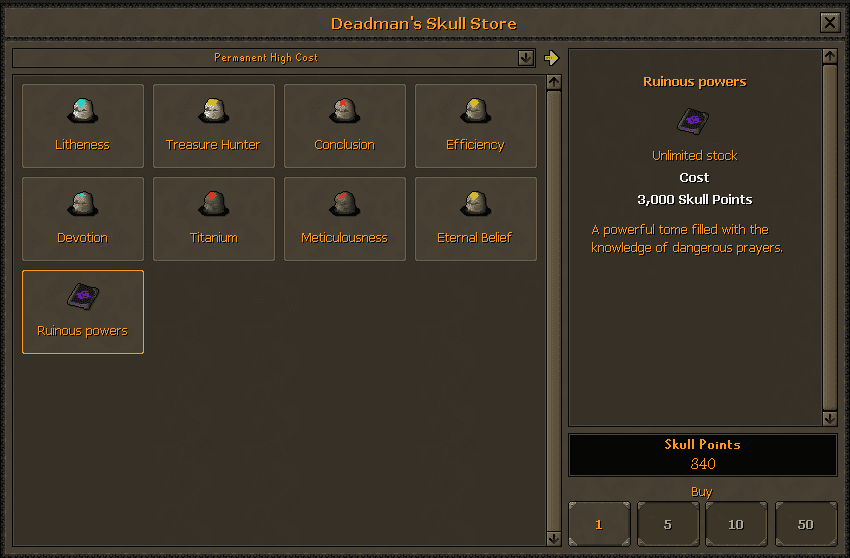Select the Litheness sigil
The height and width of the screenshot is (558, 850).
[x=83, y=126]
